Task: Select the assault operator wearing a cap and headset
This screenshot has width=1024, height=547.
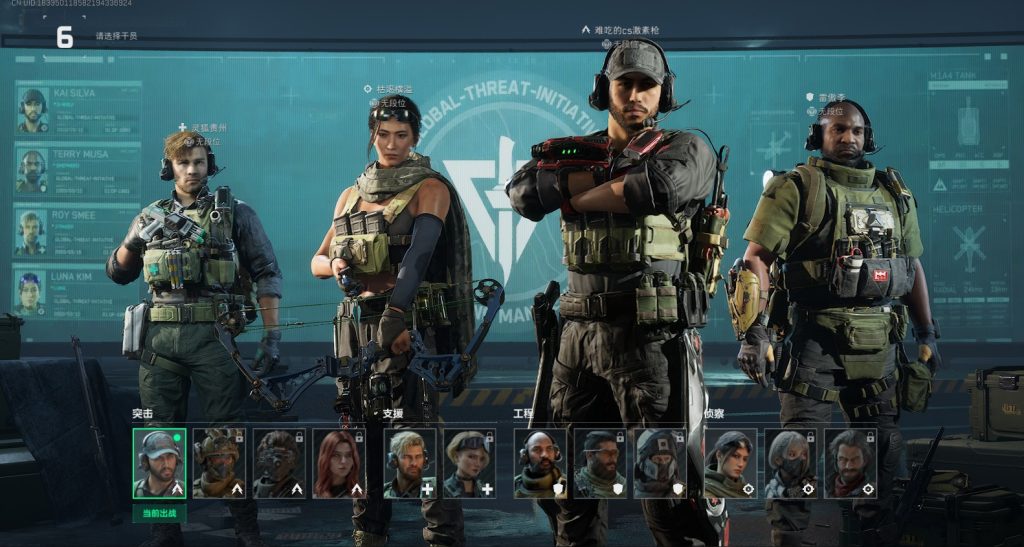Action: (x=159, y=463)
